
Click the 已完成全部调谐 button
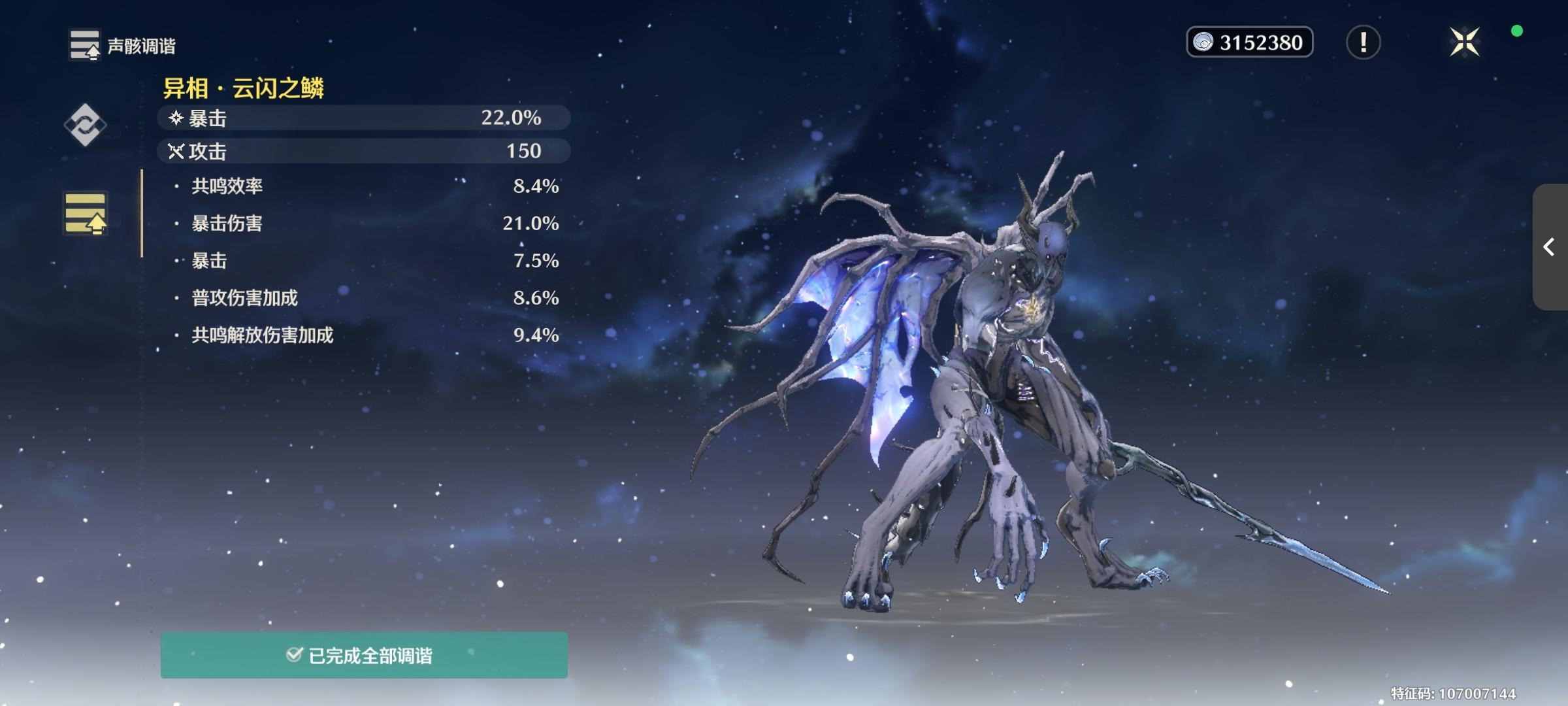point(364,655)
